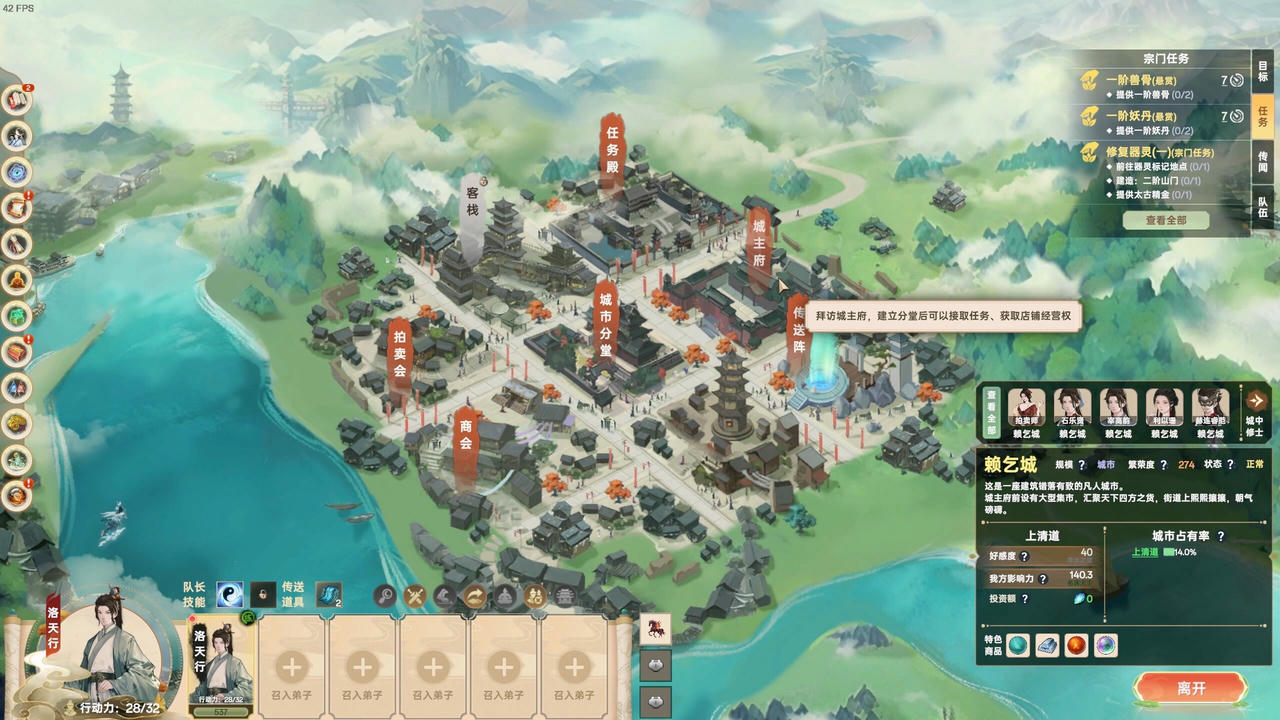Open the horse mount slot

(x=655, y=629)
